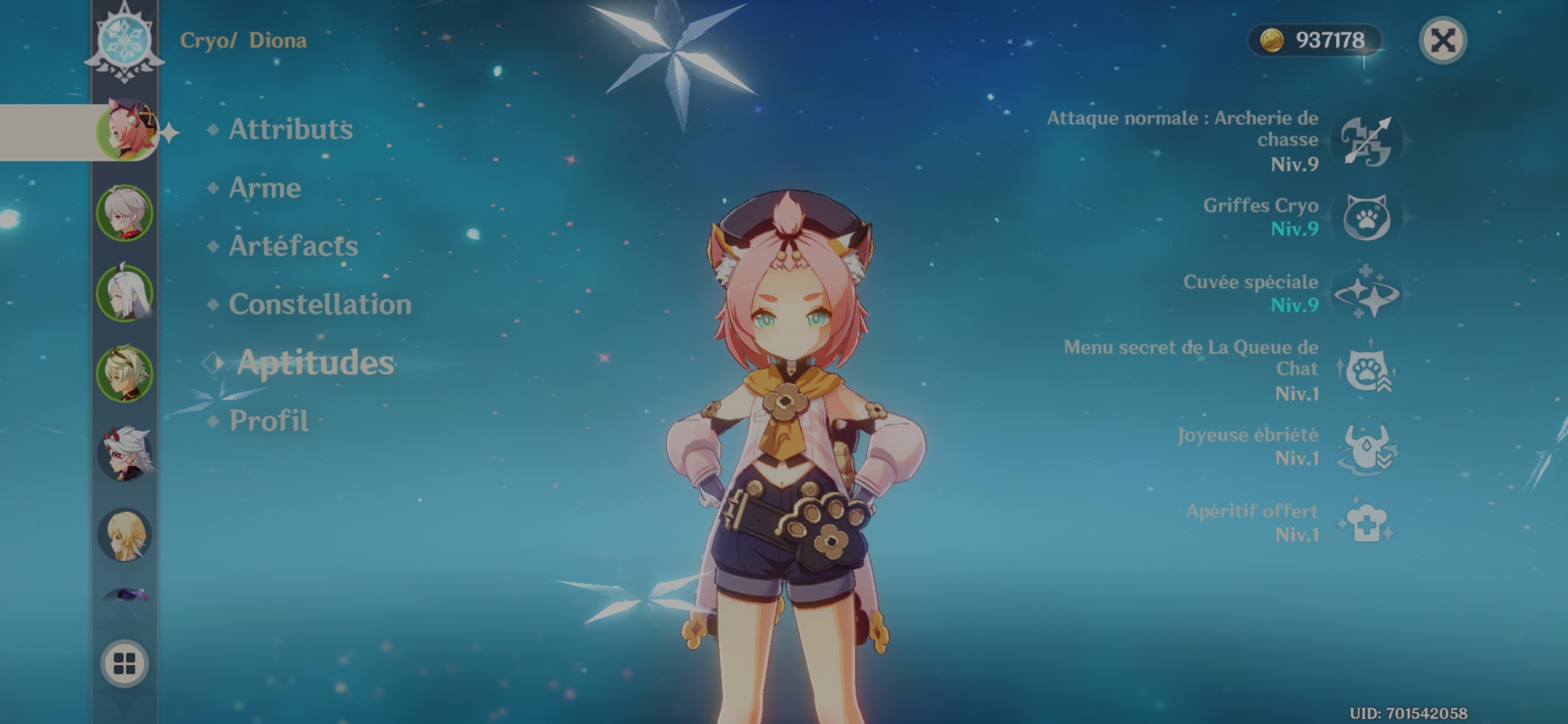The width and height of the screenshot is (1568, 724).
Task: Open the Arme section
Action: point(264,188)
